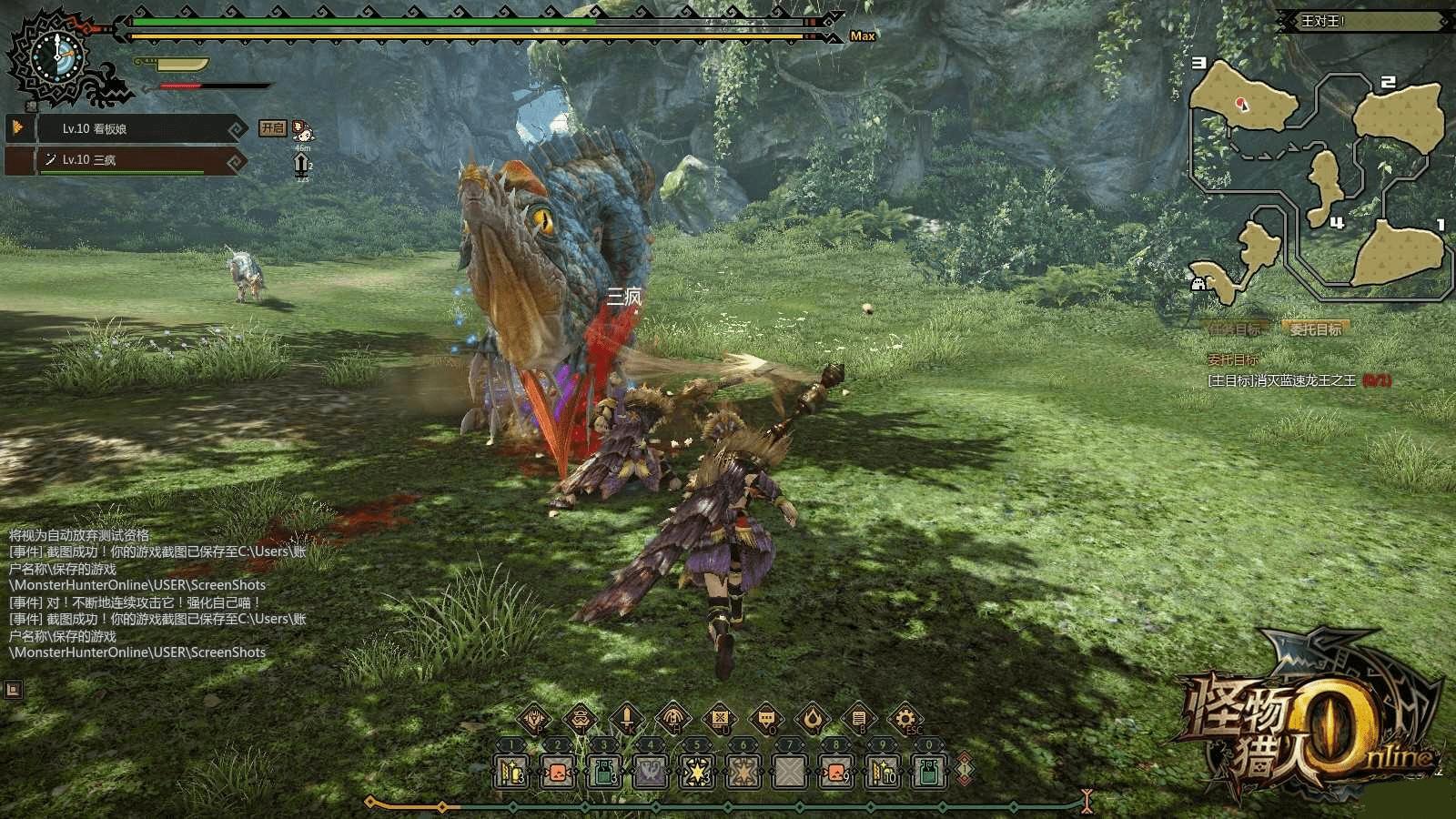This screenshot has width=1456, height=819.
Task: Open the gear settings menu
Action: [905, 719]
